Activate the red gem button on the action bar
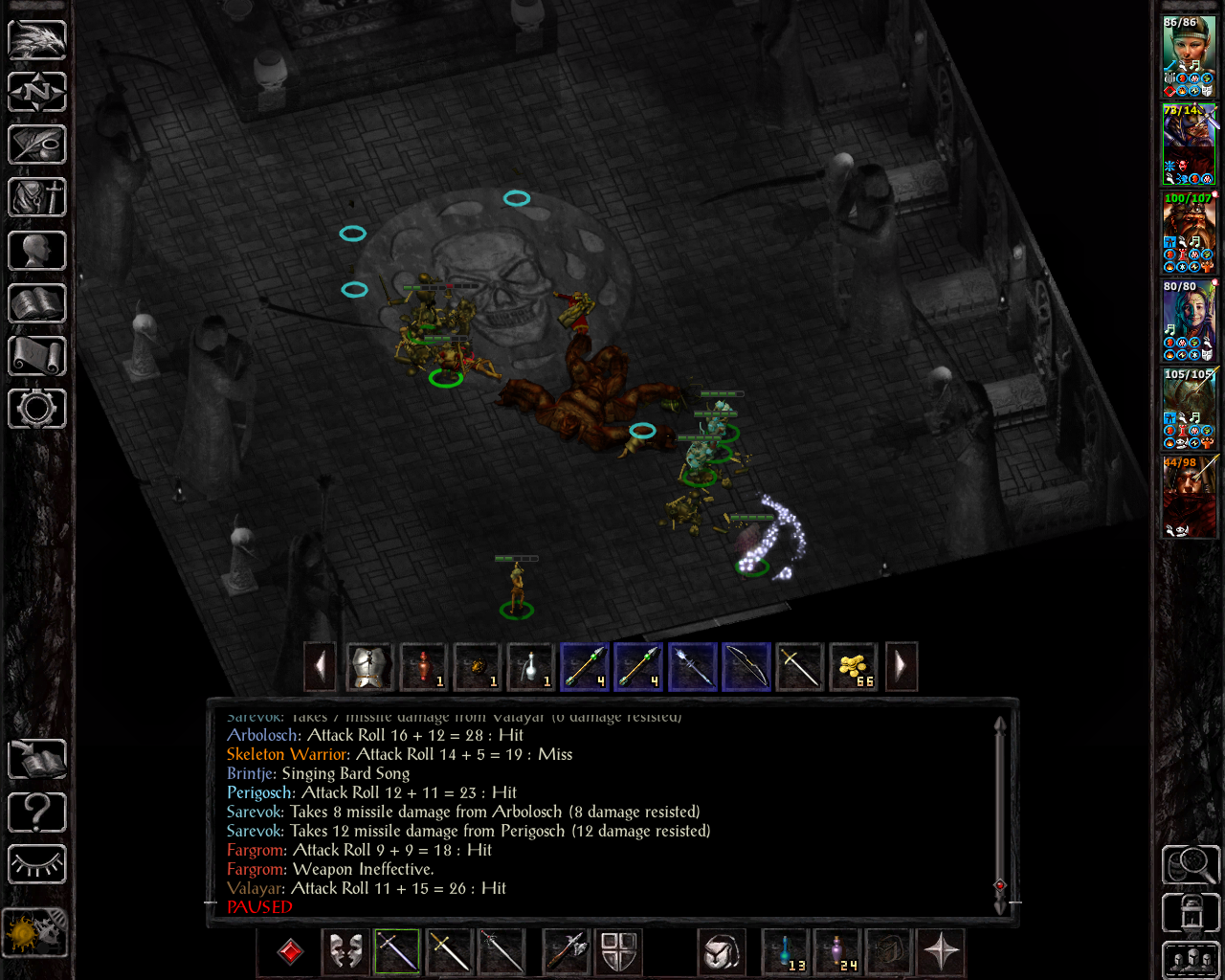 [290, 951]
